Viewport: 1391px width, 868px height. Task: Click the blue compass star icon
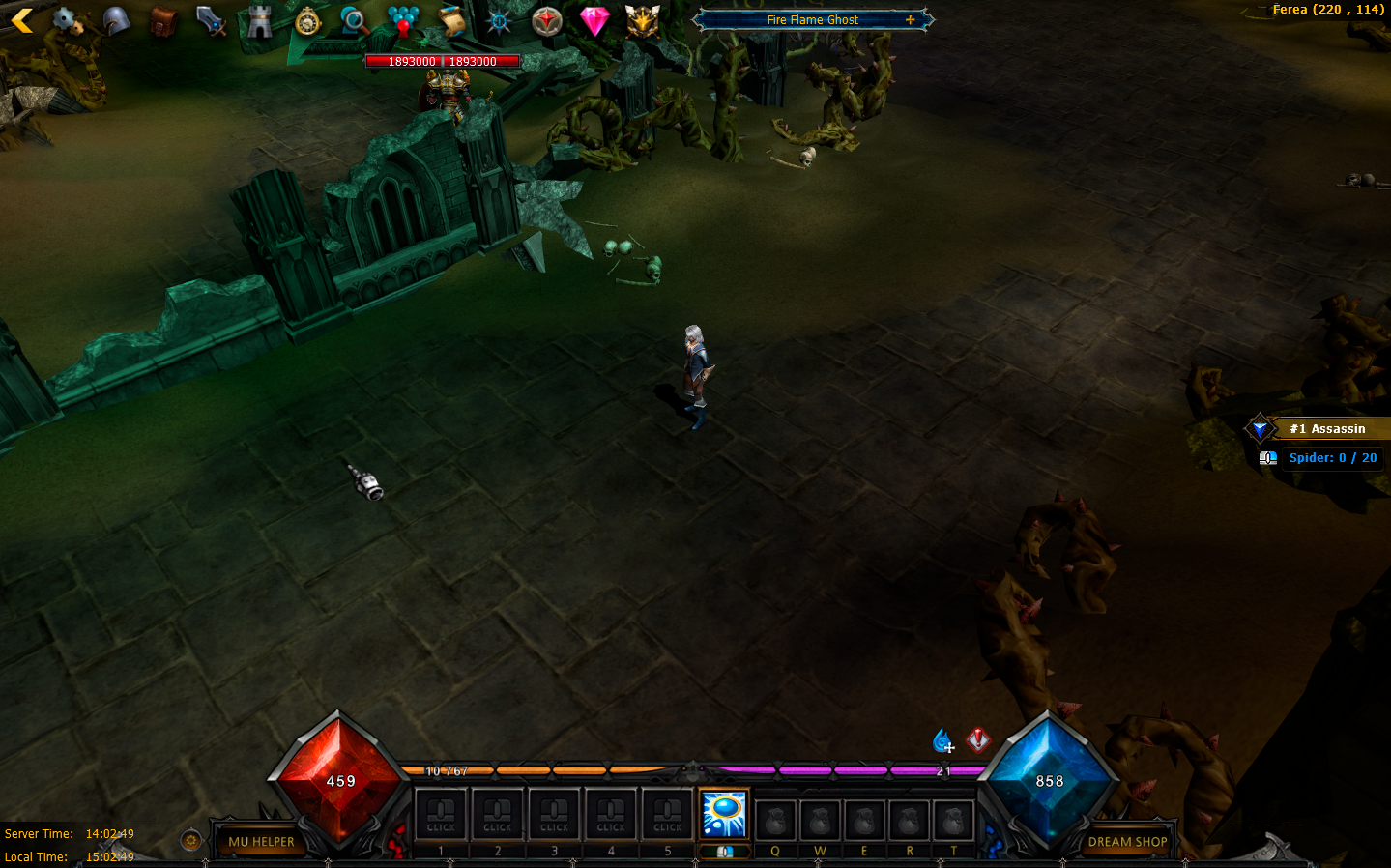(x=499, y=21)
